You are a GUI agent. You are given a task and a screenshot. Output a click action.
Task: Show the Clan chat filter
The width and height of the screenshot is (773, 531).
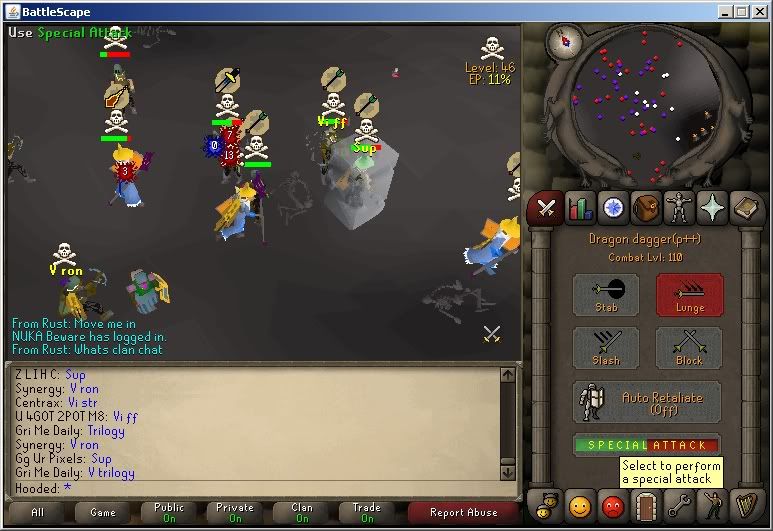pyautogui.click(x=302, y=513)
